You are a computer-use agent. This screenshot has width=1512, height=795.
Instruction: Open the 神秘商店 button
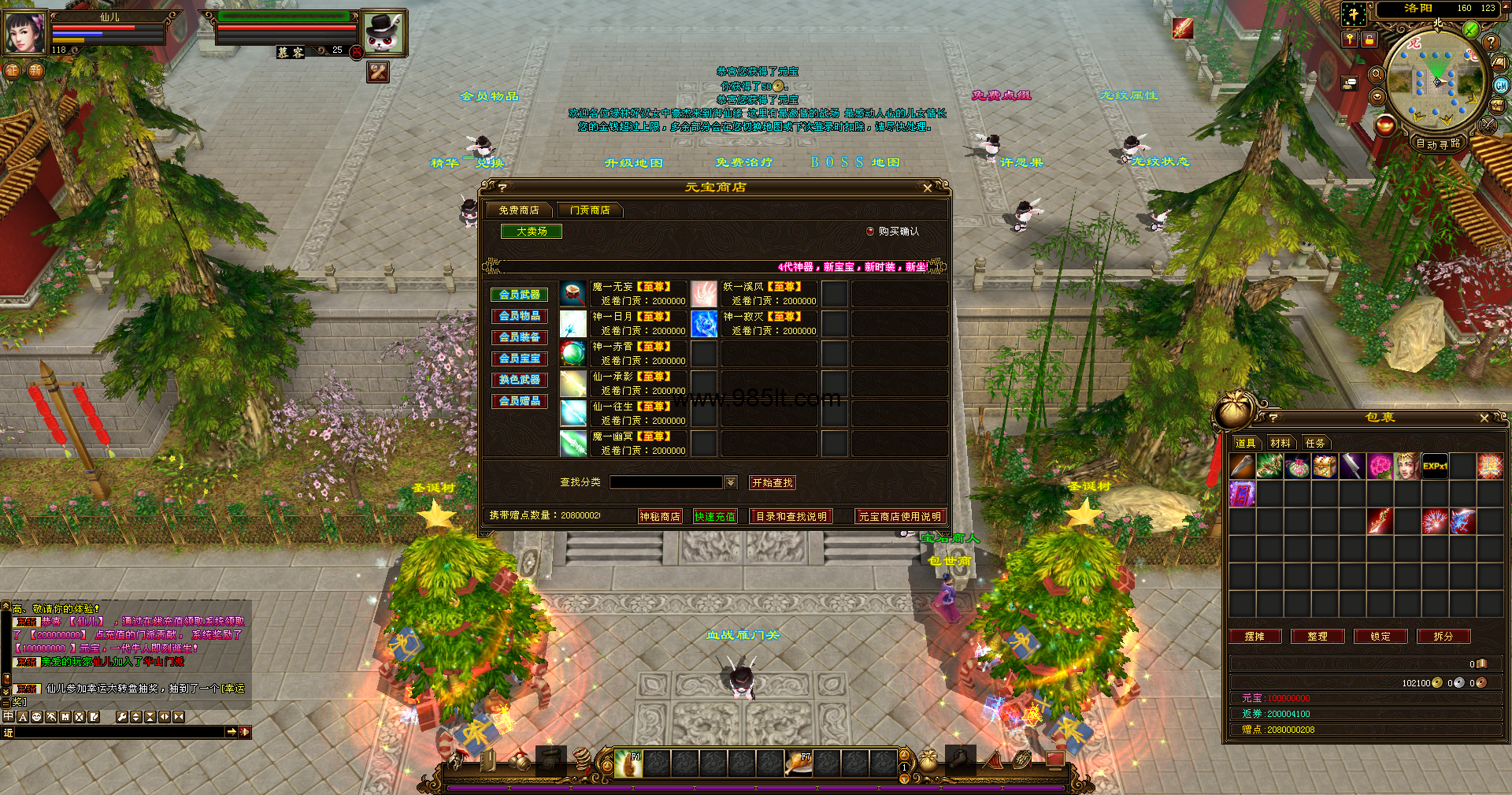tap(659, 516)
